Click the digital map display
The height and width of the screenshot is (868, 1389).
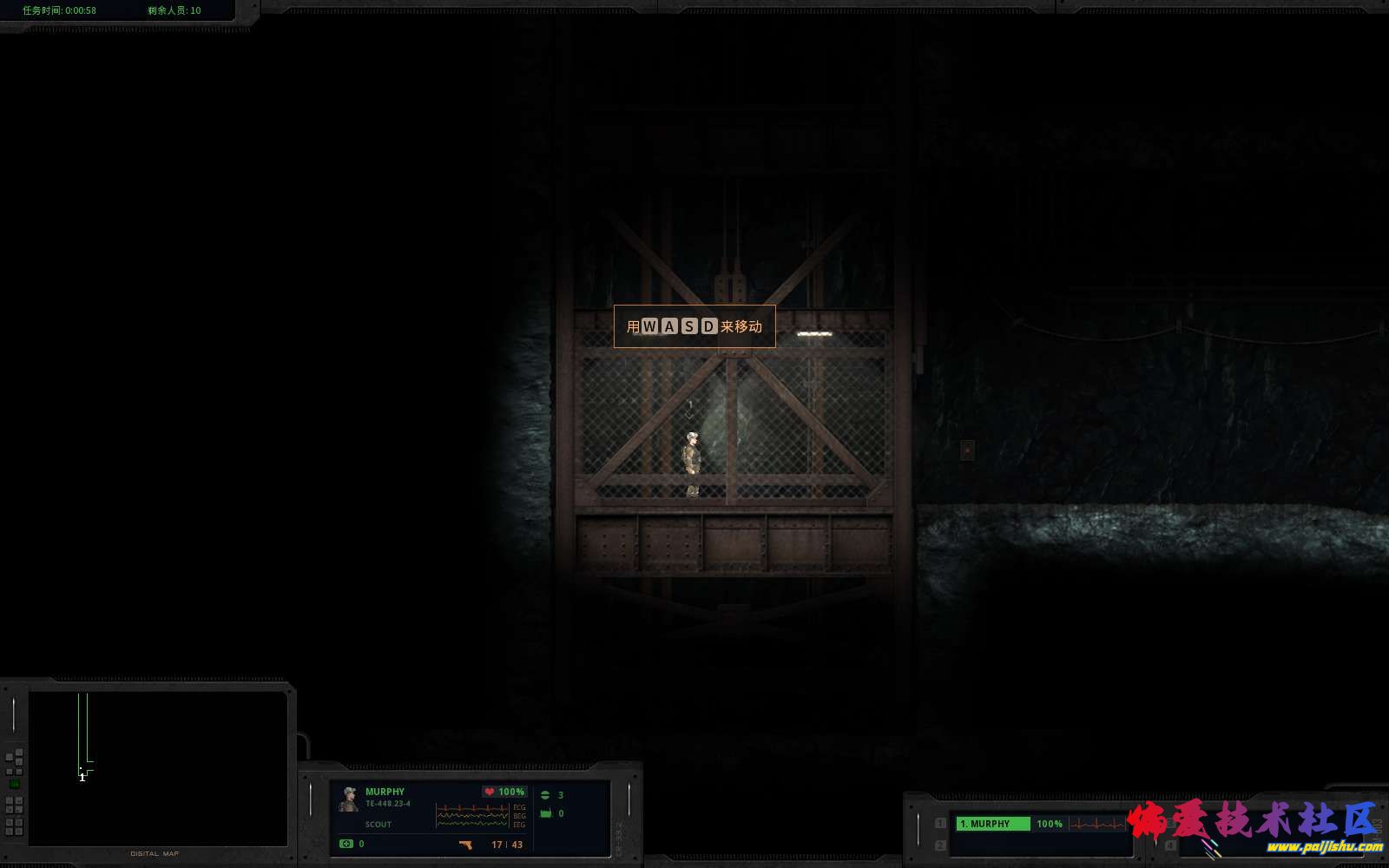[158, 767]
